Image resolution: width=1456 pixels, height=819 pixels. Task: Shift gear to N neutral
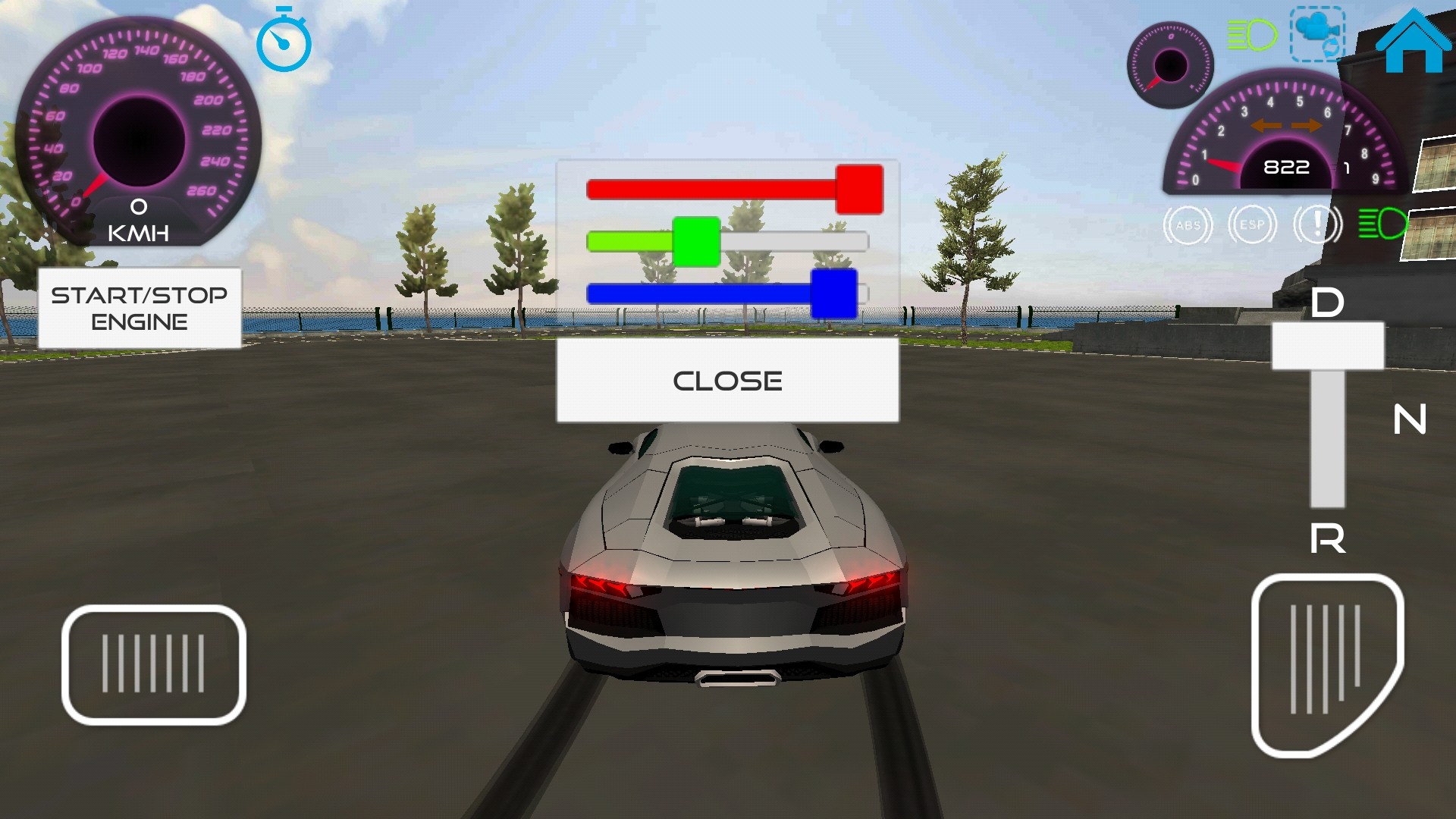(1410, 419)
